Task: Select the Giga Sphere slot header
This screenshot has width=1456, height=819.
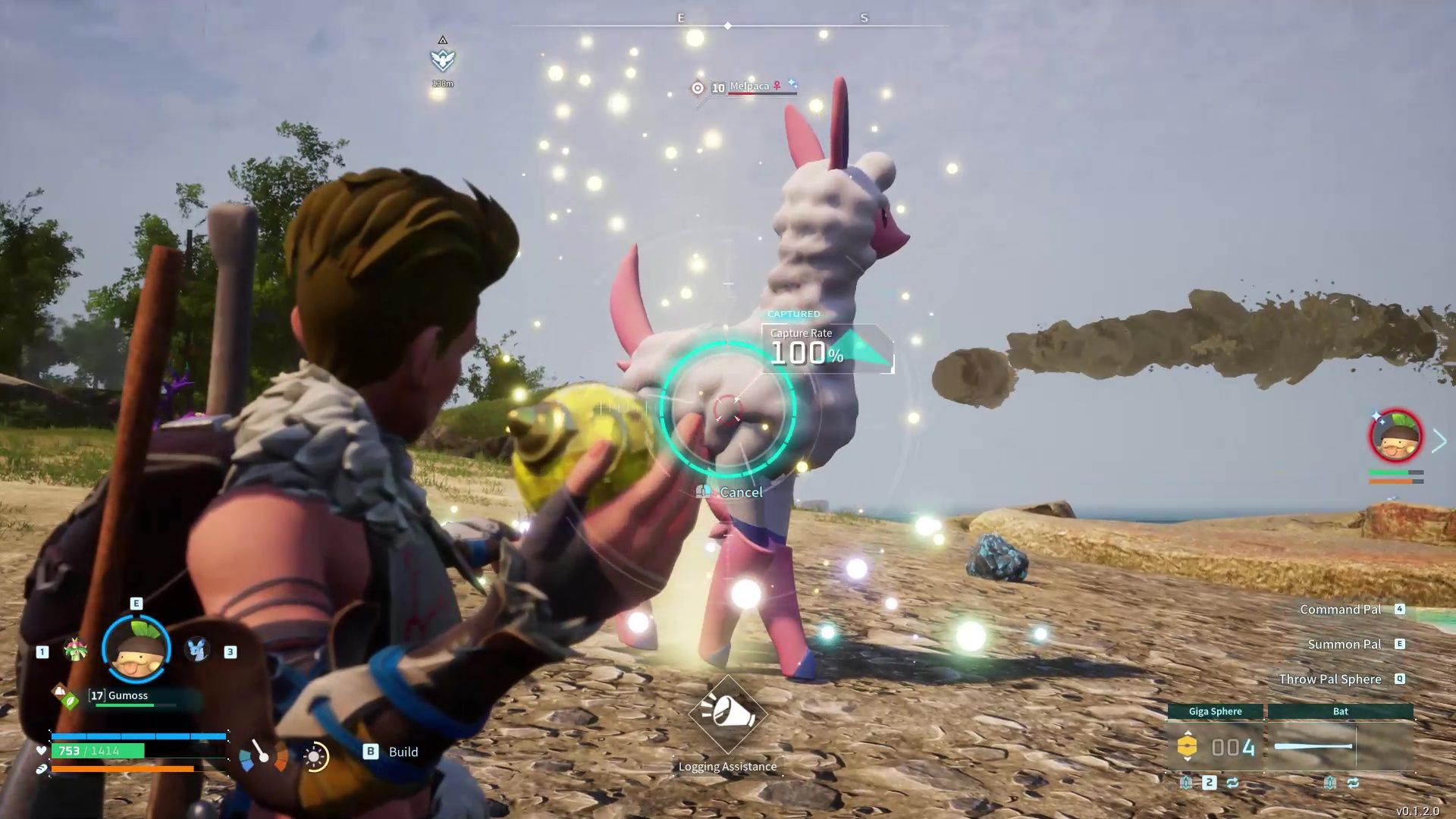Action: [x=1214, y=711]
